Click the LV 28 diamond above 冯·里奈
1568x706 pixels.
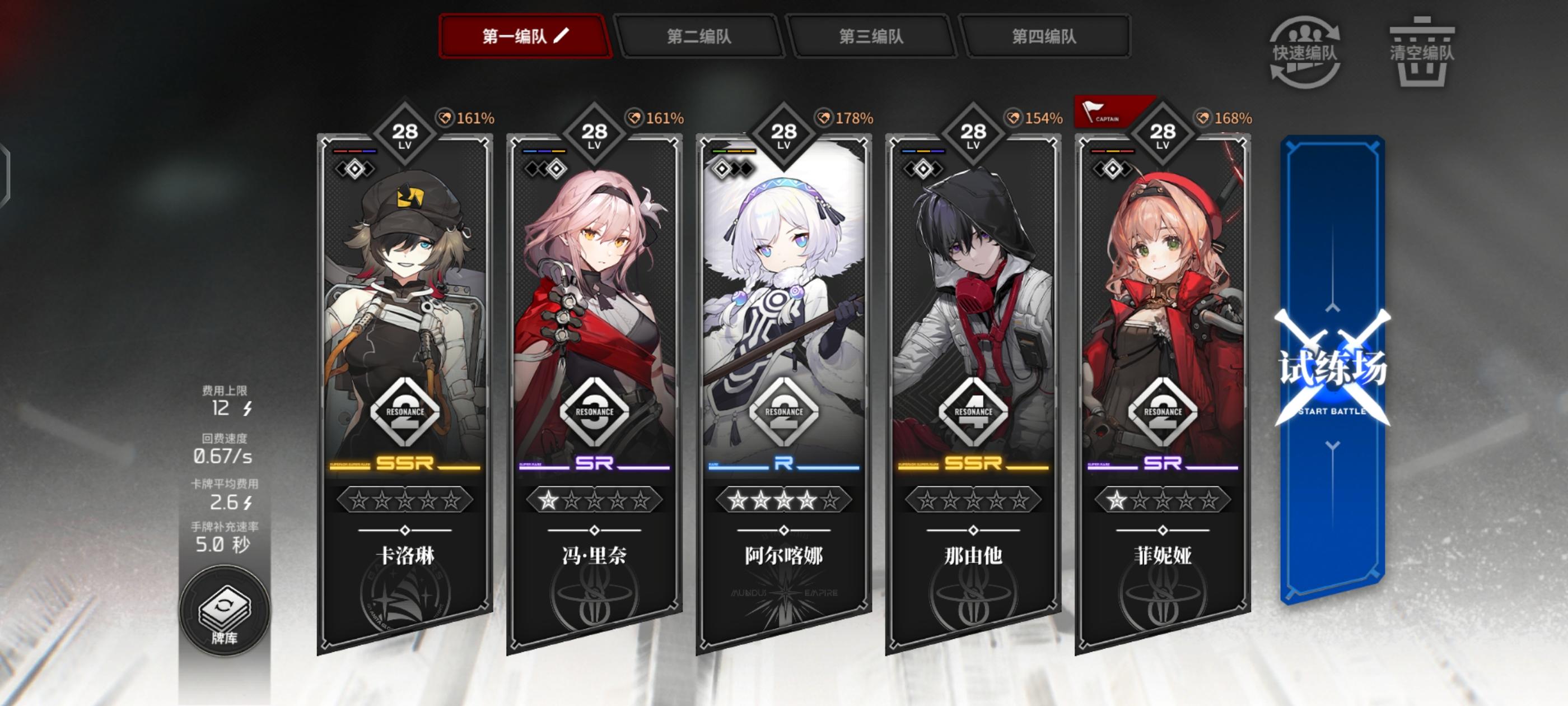(595, 133)
